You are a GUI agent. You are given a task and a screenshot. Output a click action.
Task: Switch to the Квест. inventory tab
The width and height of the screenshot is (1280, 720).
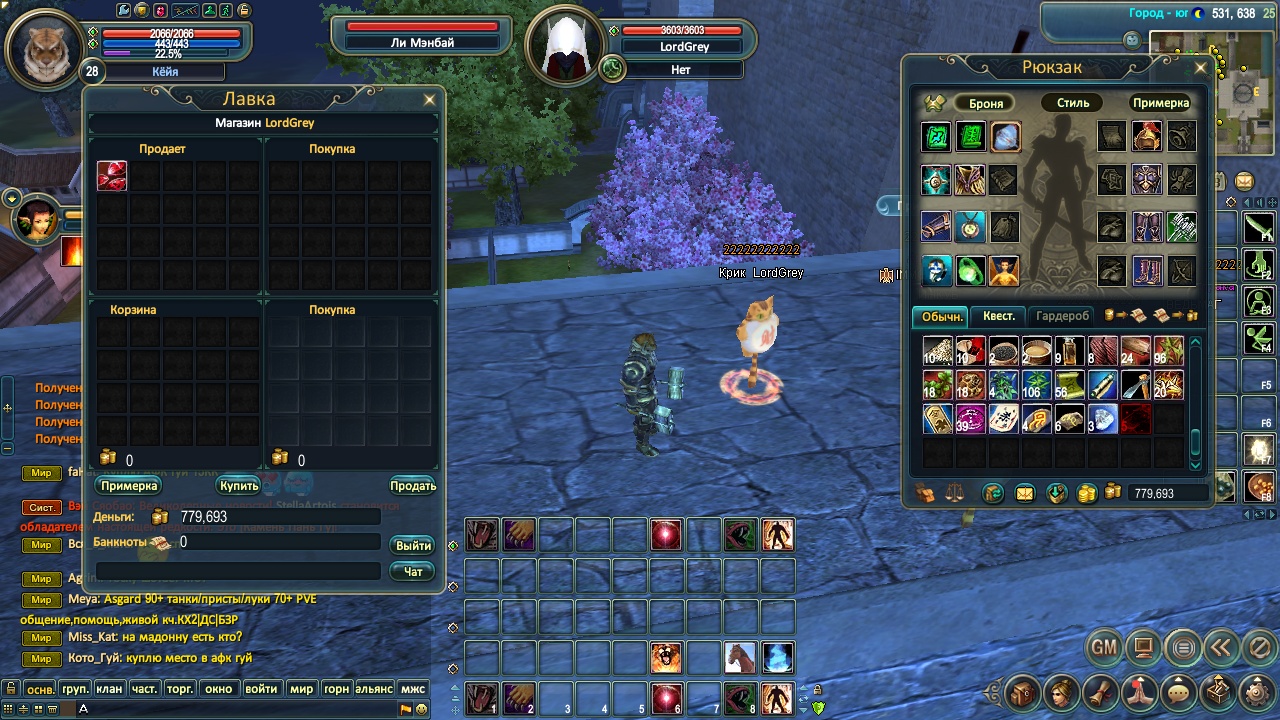point(998,316)
